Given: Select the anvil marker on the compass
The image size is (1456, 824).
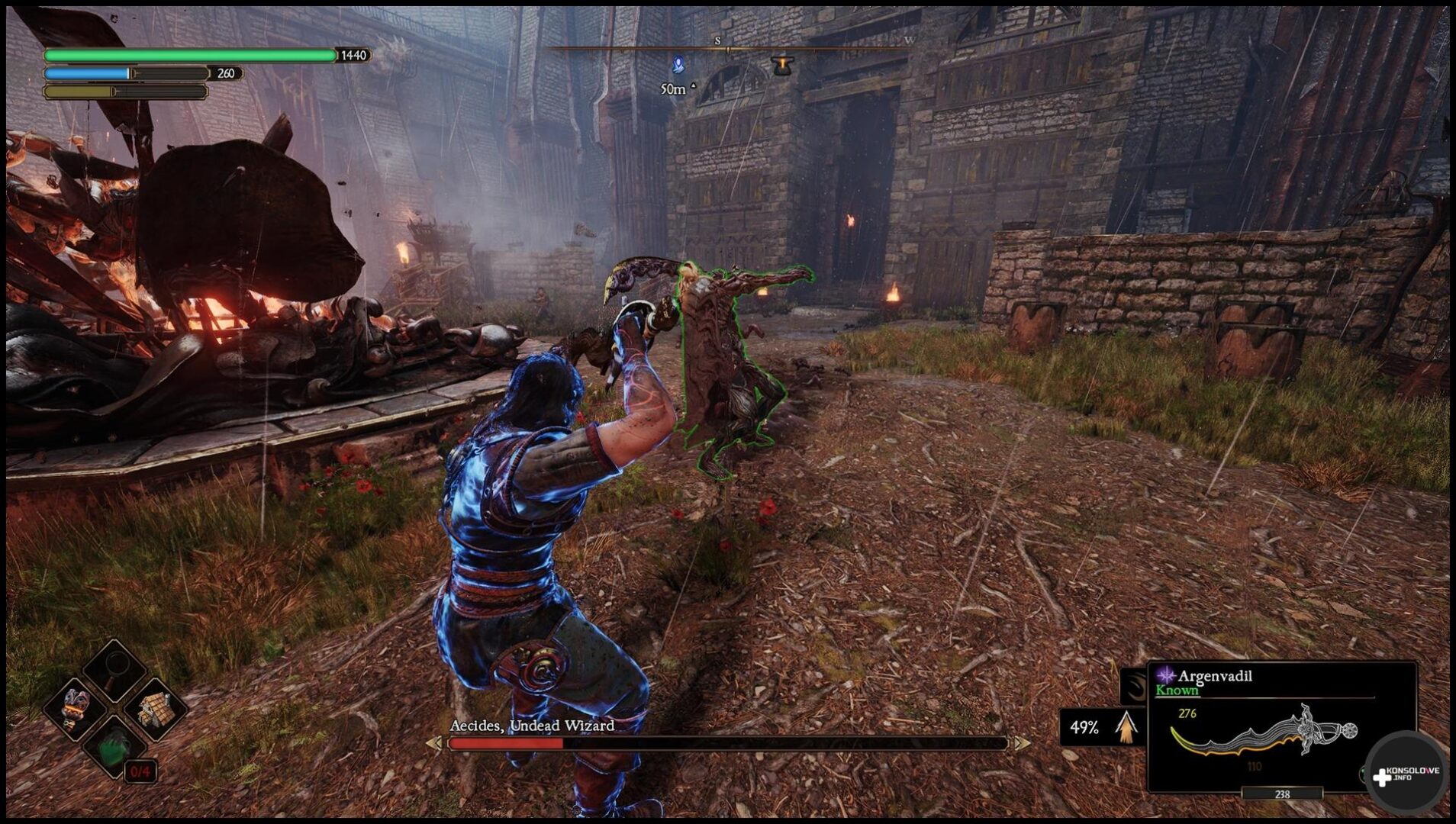Looking at the screenshot, I should tap(782, 66).
